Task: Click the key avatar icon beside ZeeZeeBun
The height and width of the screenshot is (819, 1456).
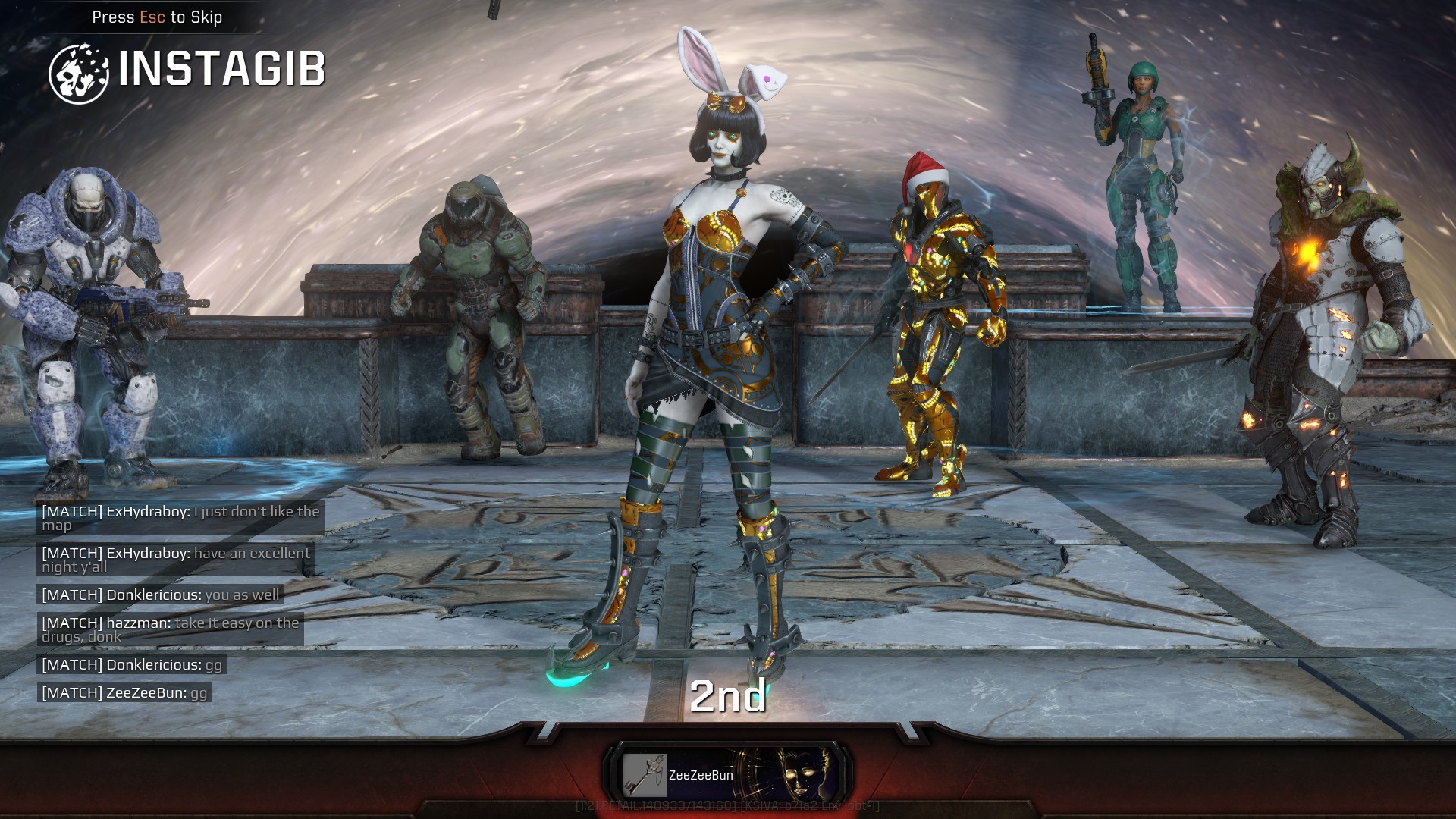Action: click(x=645, y=775)
